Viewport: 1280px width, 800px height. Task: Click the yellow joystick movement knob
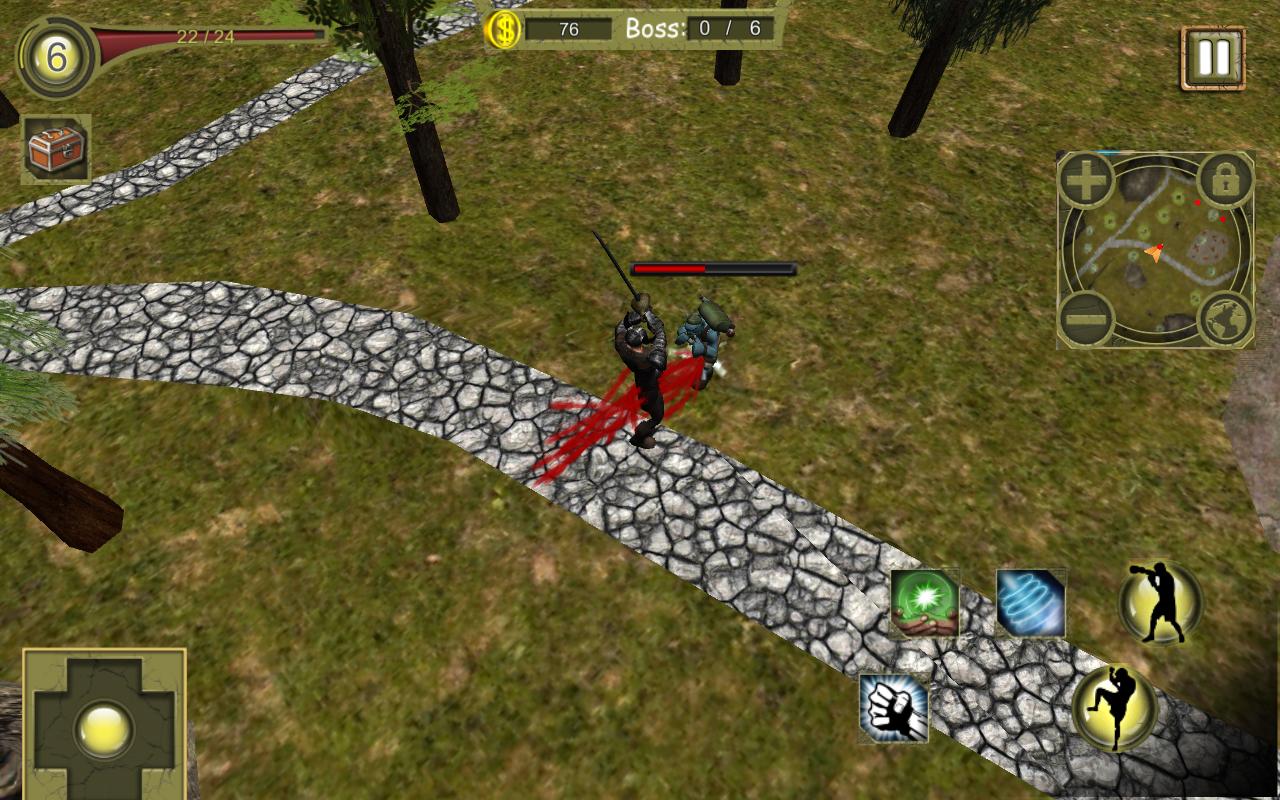pos(104,727)
